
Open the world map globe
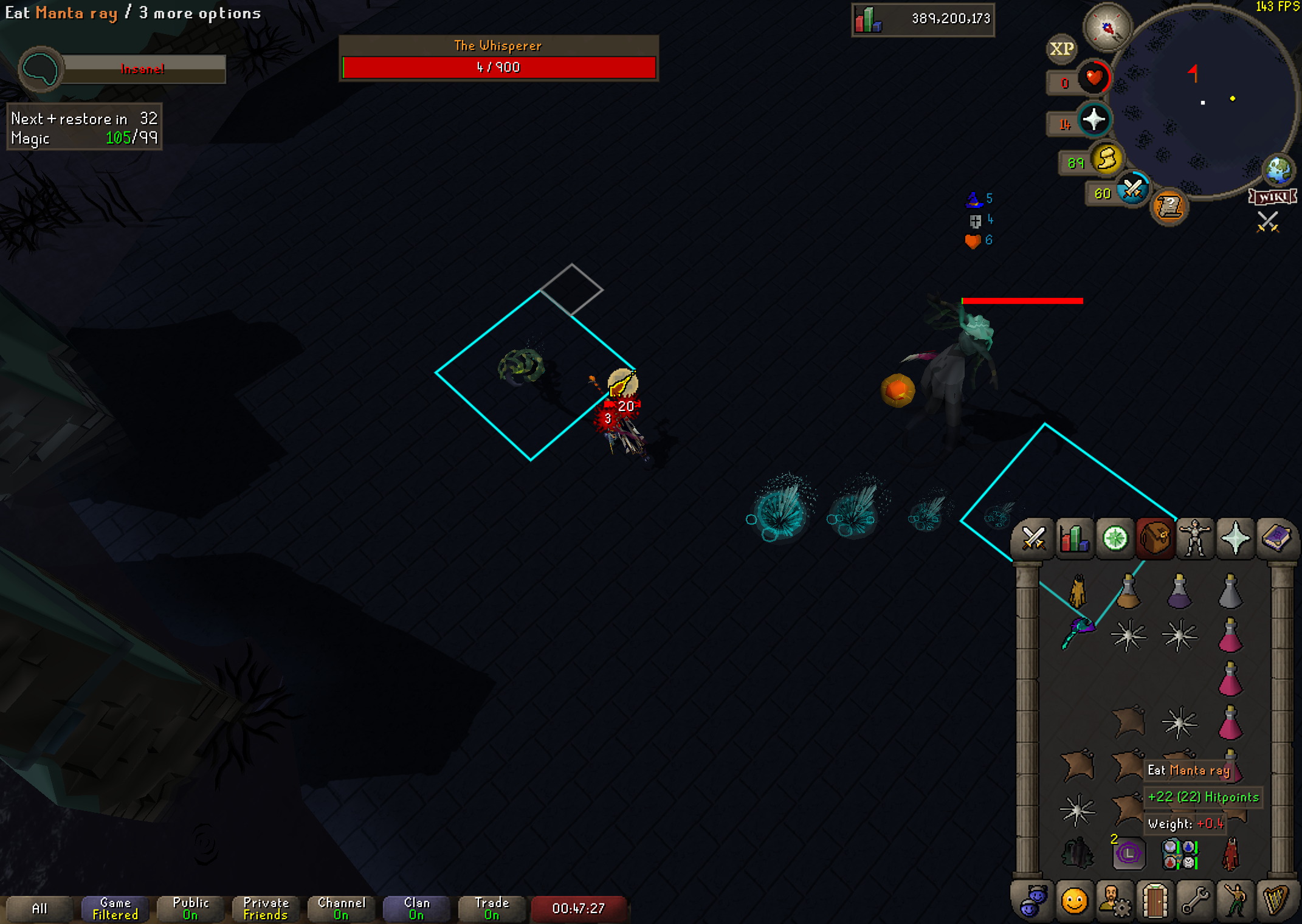click(x=1278, y=170)
